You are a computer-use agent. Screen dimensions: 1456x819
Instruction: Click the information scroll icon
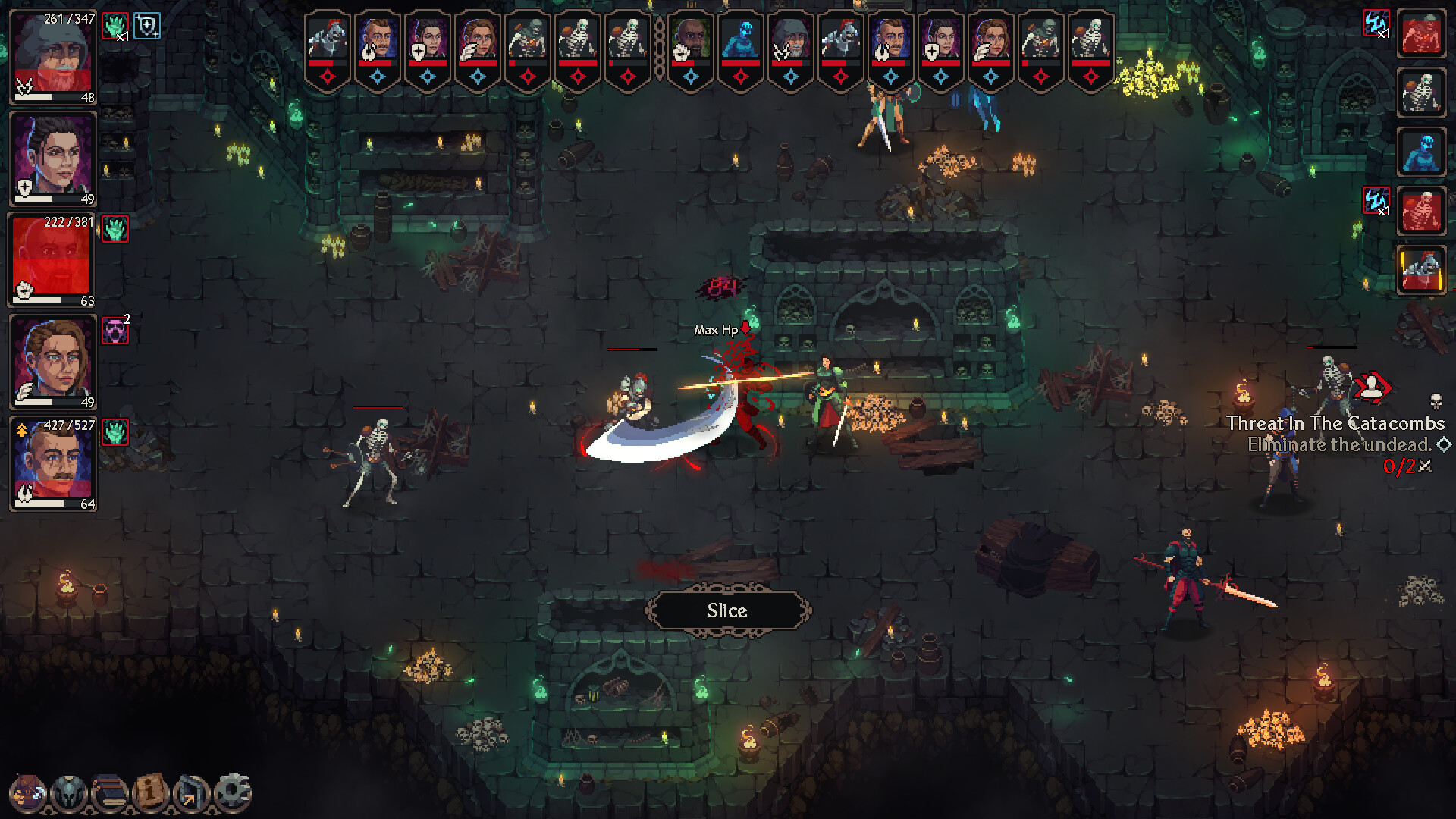149,790
